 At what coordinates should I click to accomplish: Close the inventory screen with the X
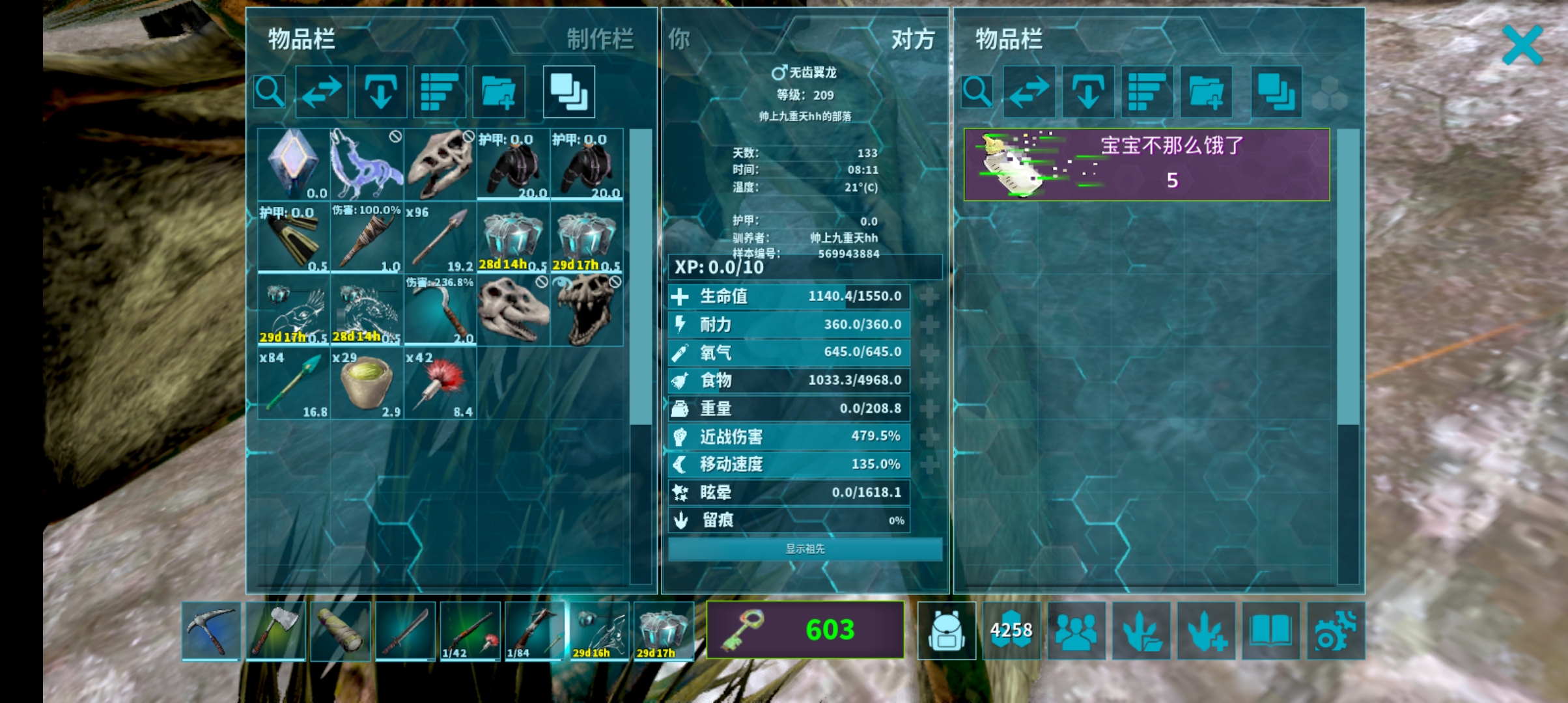[x=1522, y=45]
